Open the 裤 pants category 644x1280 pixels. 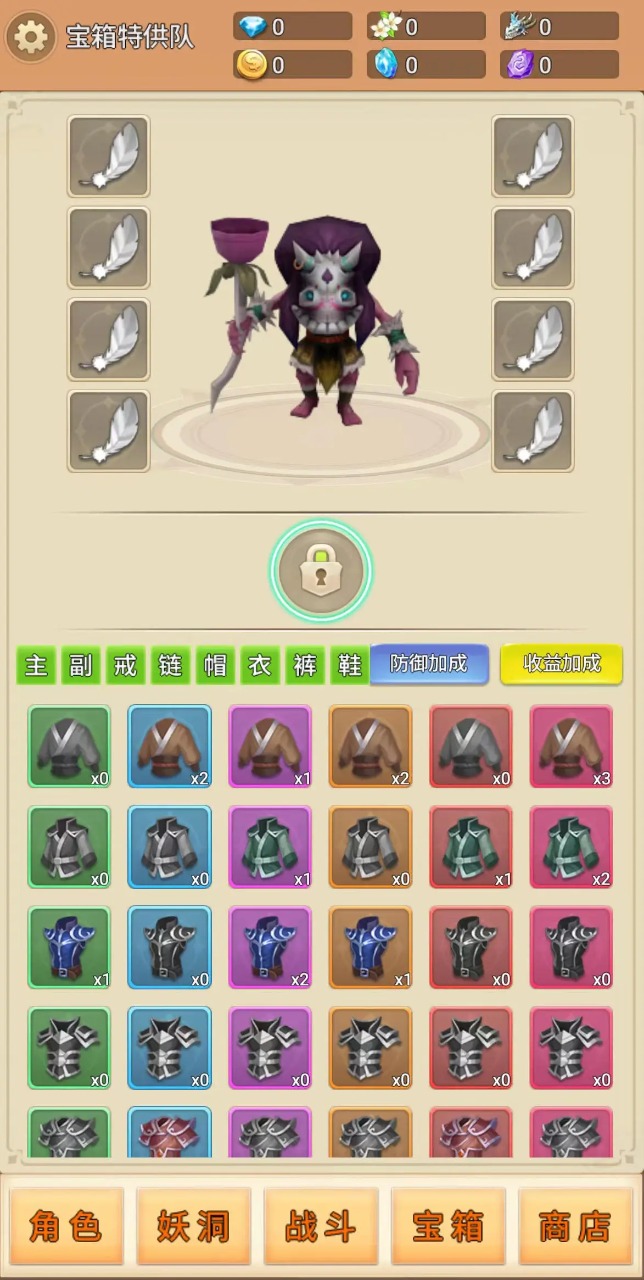[x=305, y=665]
